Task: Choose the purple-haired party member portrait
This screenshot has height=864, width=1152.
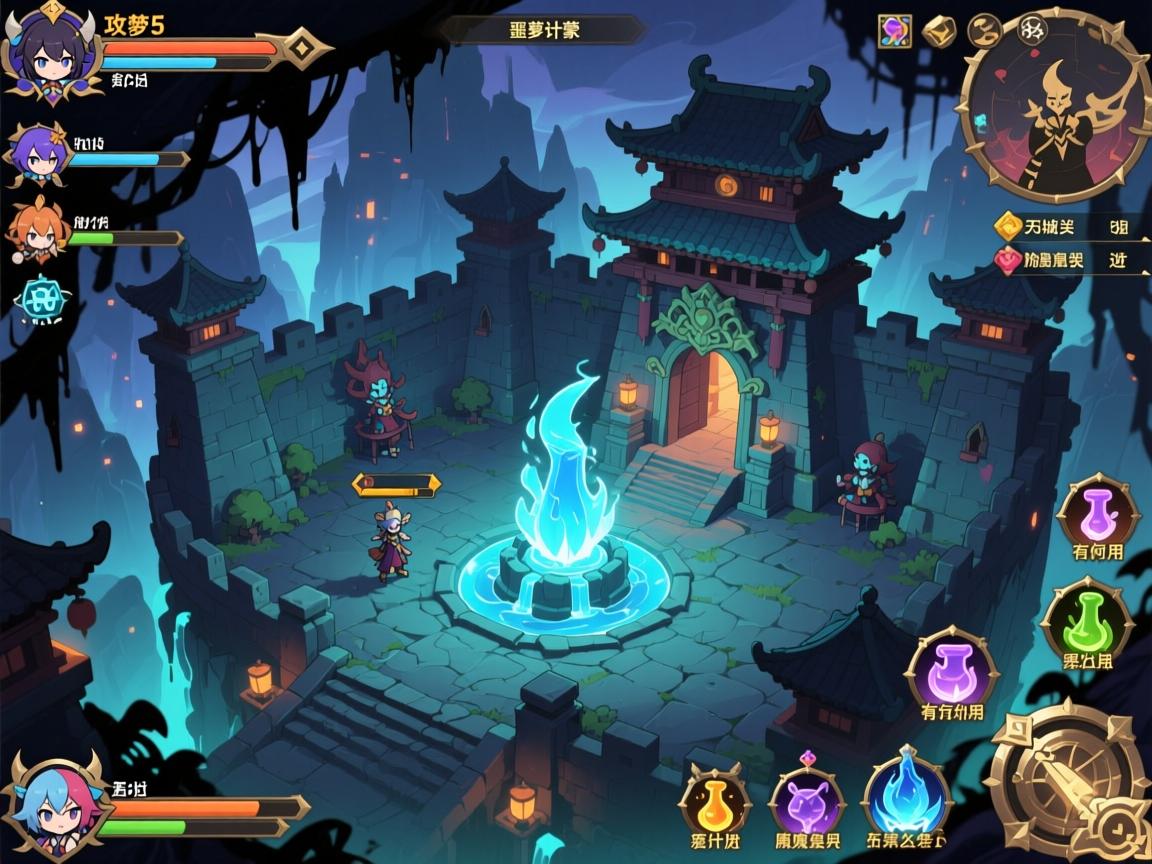Action: [x=37, y=155]
